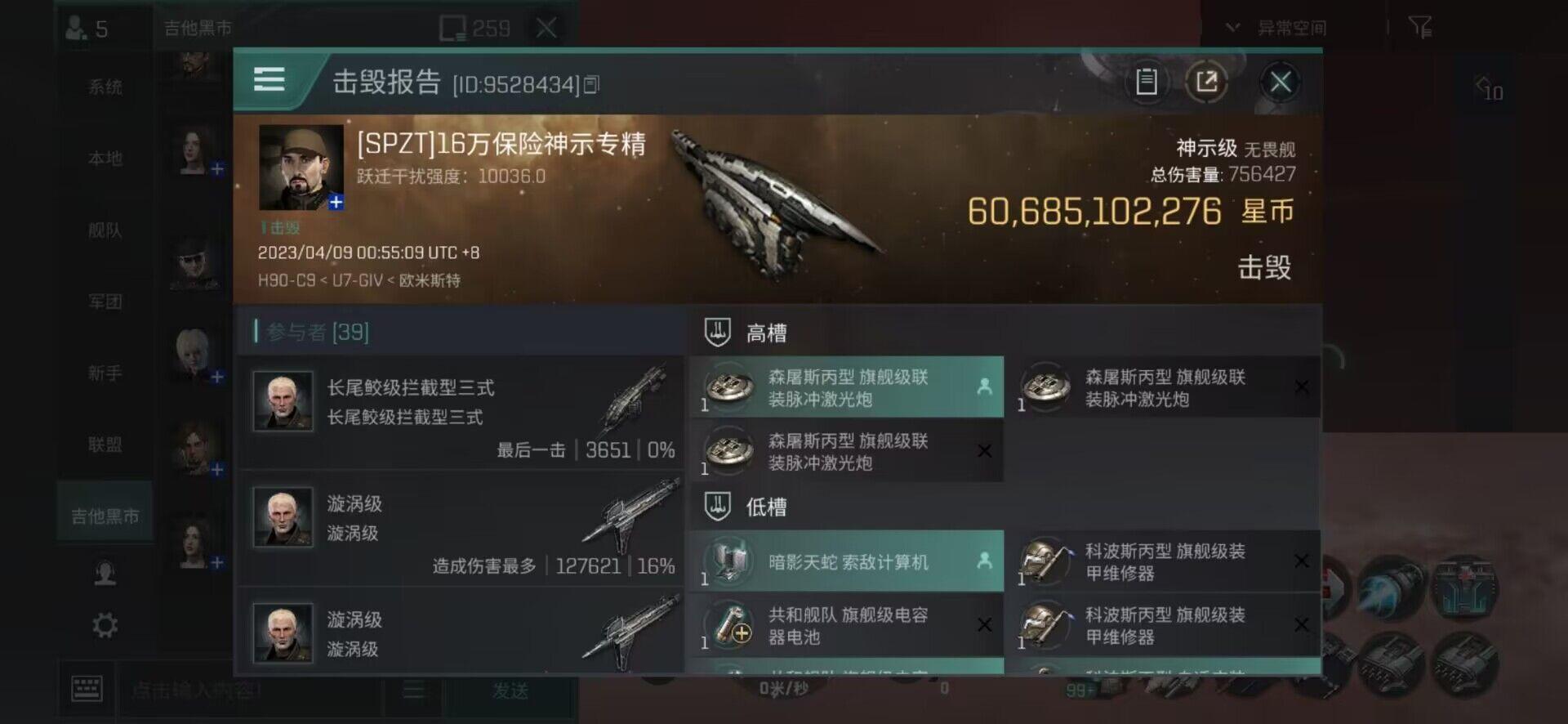This screenshot has width=1568, height=724.
Task: Click the share icon on the kill report
Action: (1207, 81)
